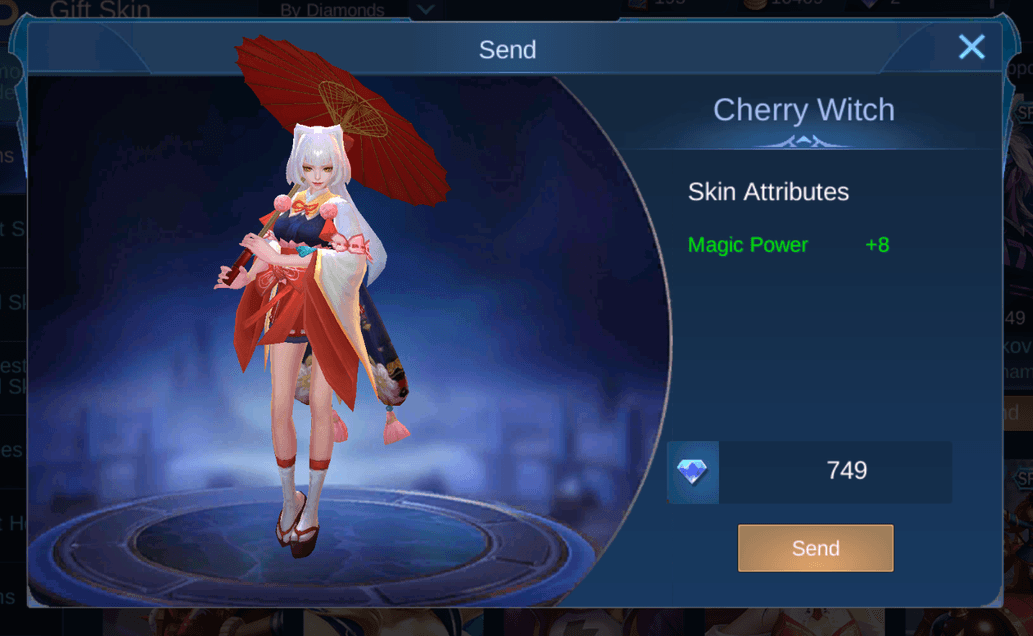The height and width of the screenshot is (636, 1033).
Task: Send the Cherry Witch skin gift
Action: pos(815,548)
